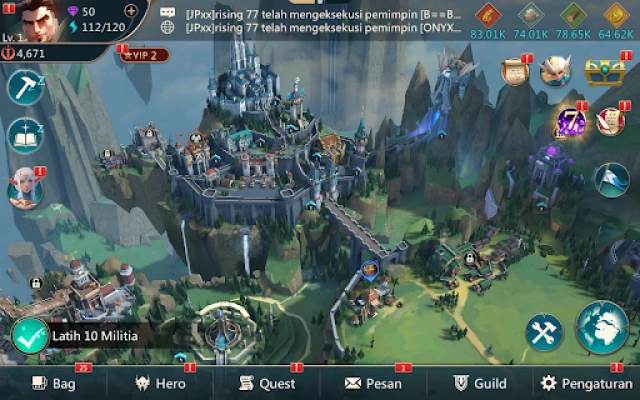
Task: Tap the hammer and wrench build button
Action: click(x=545, y=333)
